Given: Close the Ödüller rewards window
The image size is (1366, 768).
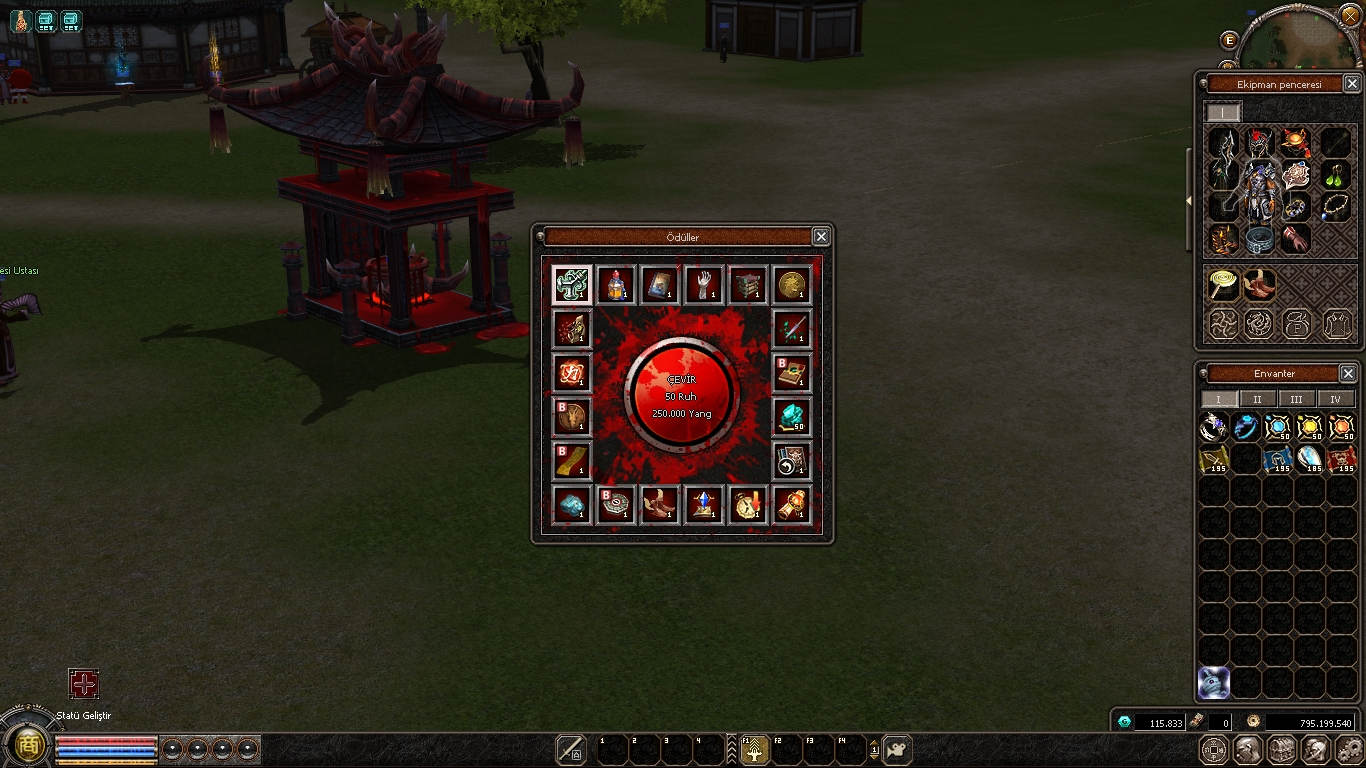Looking at the screenshot, I should coord(821,237).
